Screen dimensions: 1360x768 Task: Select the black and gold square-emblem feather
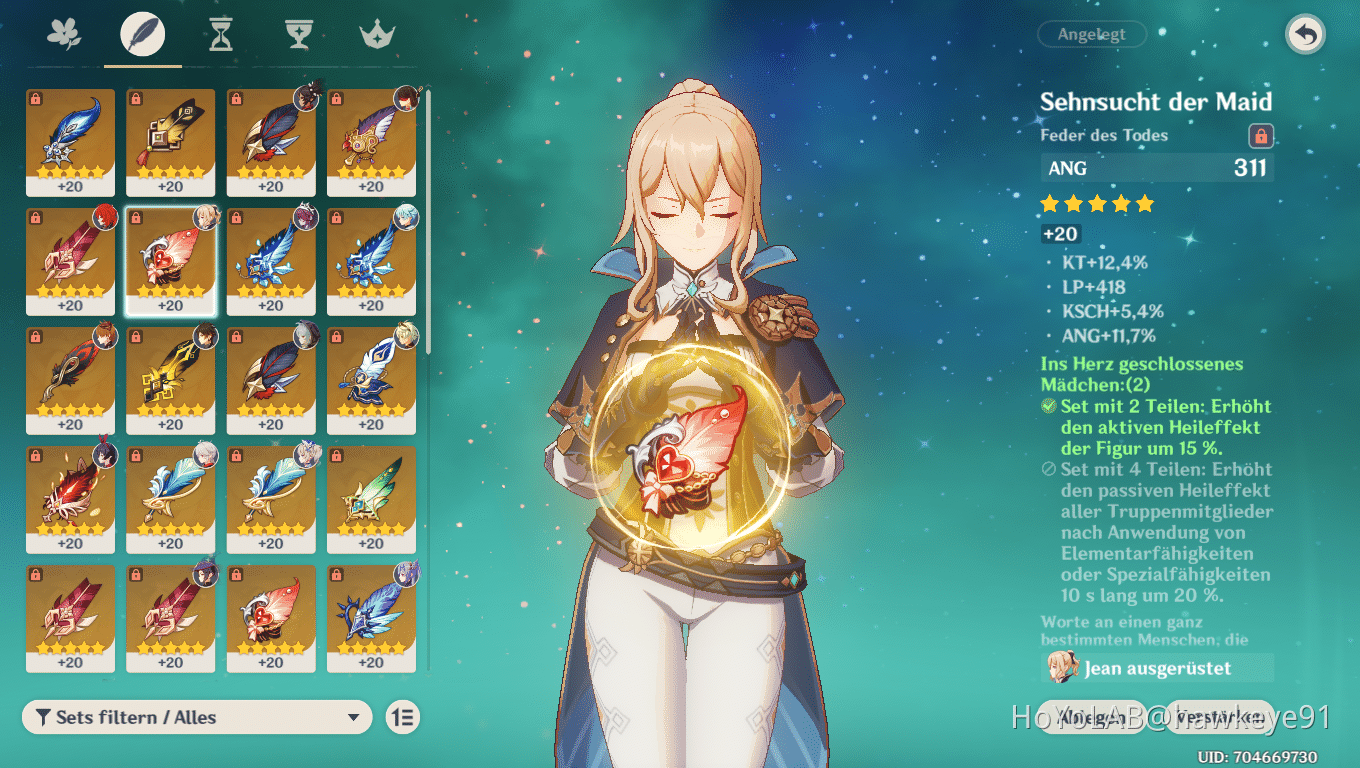point(170,141)
